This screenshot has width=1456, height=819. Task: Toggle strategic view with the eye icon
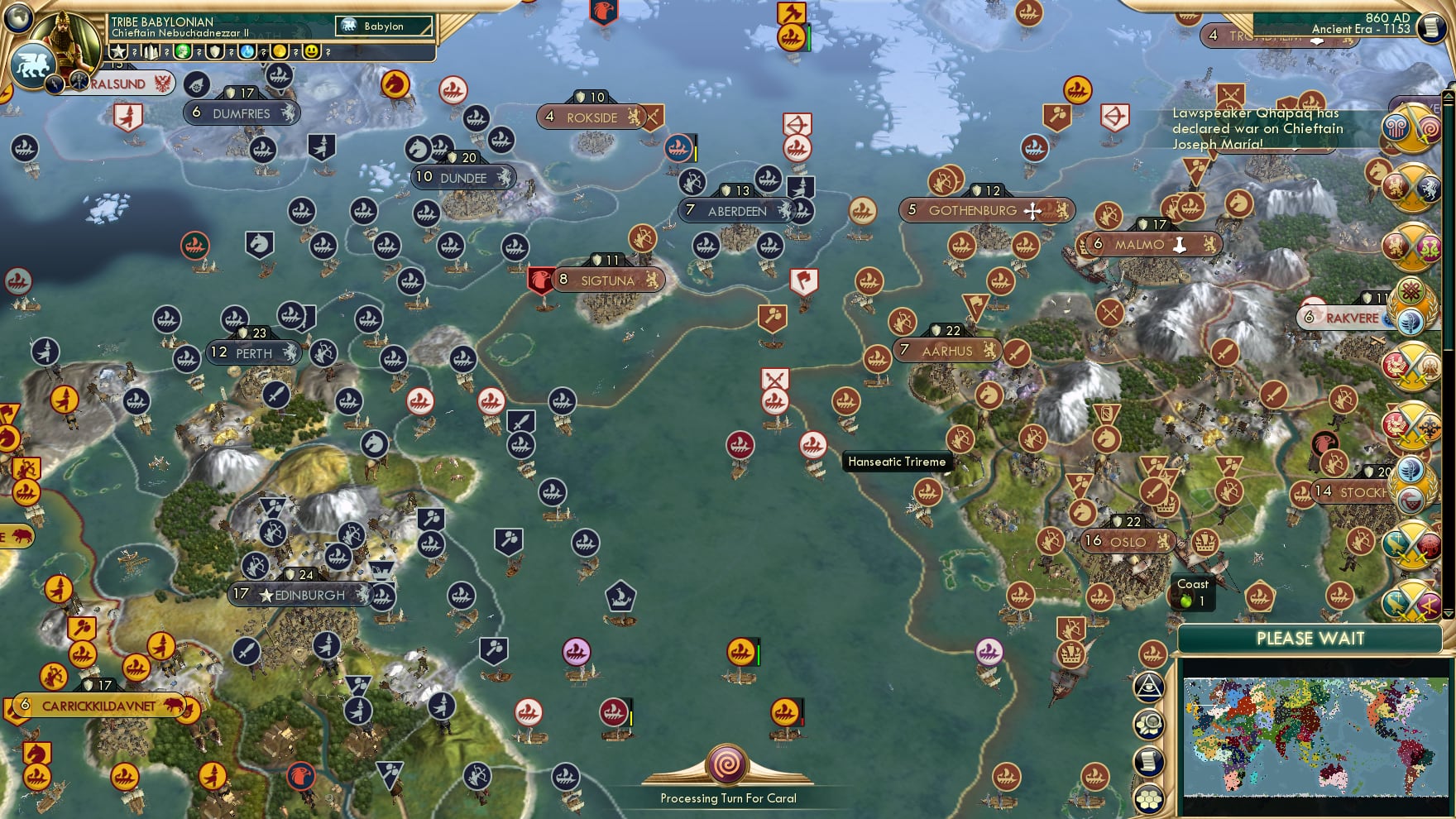(1148, 687)
